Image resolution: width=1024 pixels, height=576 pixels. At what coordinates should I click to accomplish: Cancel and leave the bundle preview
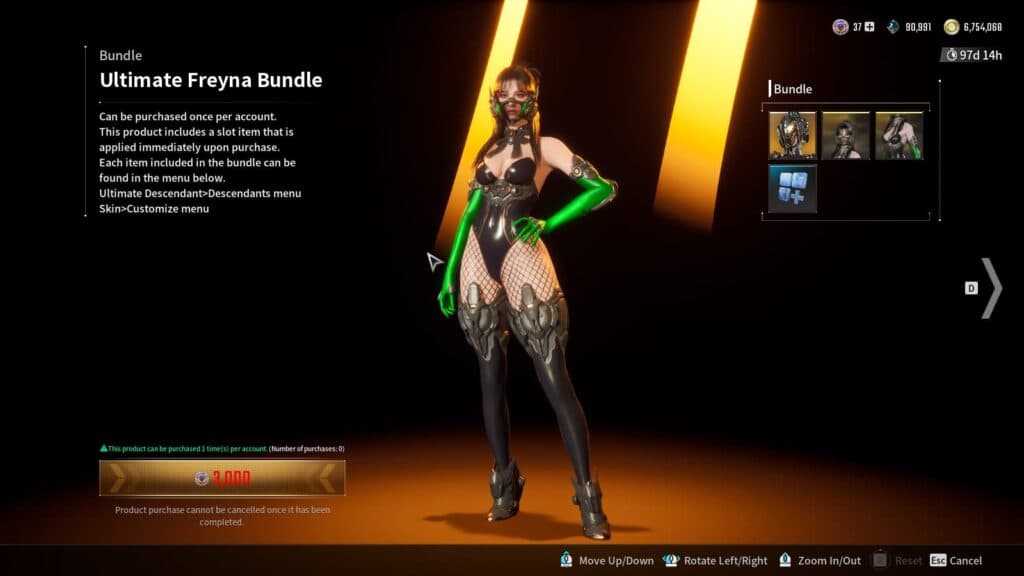coord(956,561)
